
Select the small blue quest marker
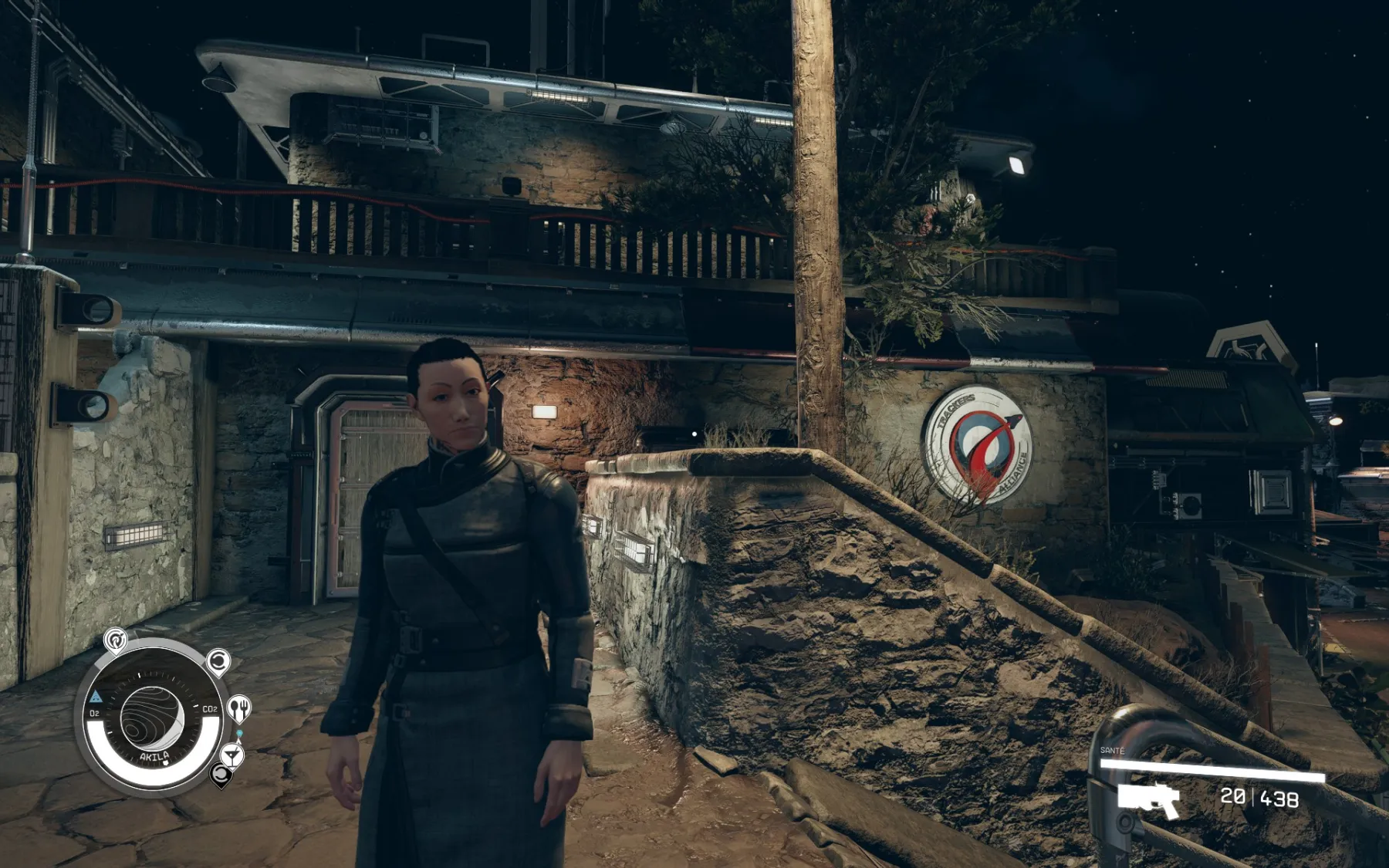[240, 733]
